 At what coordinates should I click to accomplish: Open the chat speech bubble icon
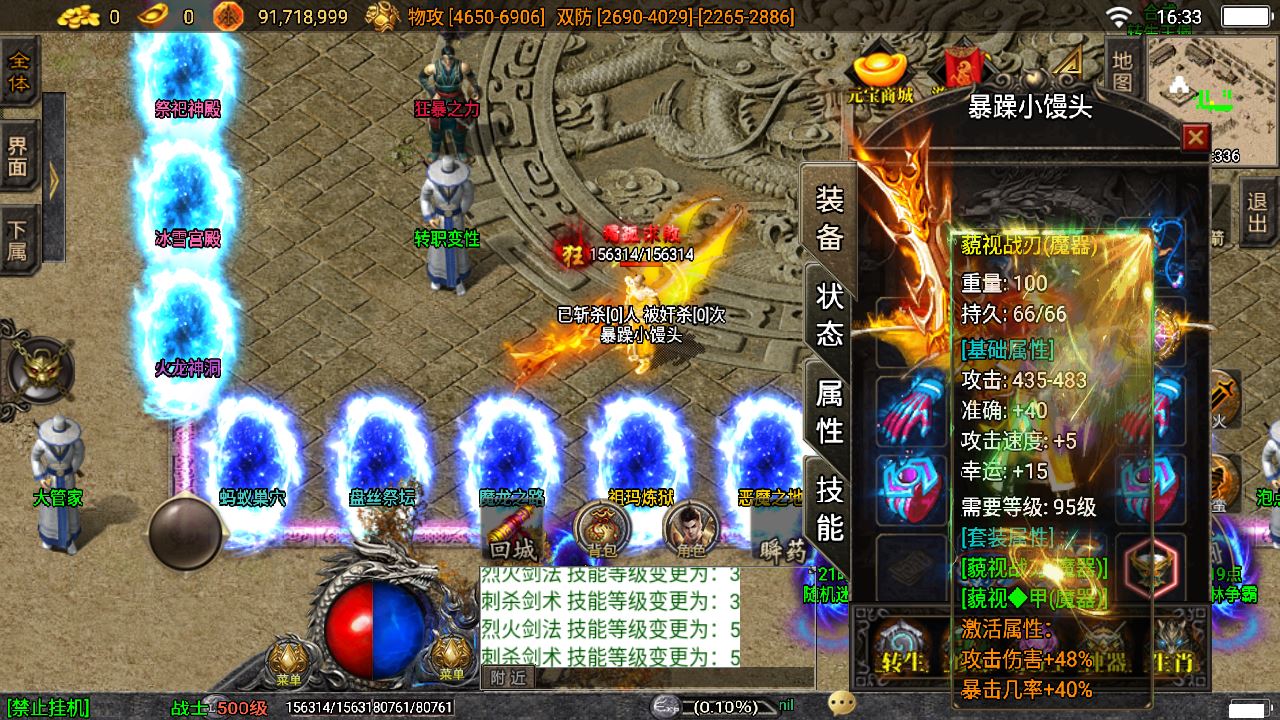(x=842, y=704)
